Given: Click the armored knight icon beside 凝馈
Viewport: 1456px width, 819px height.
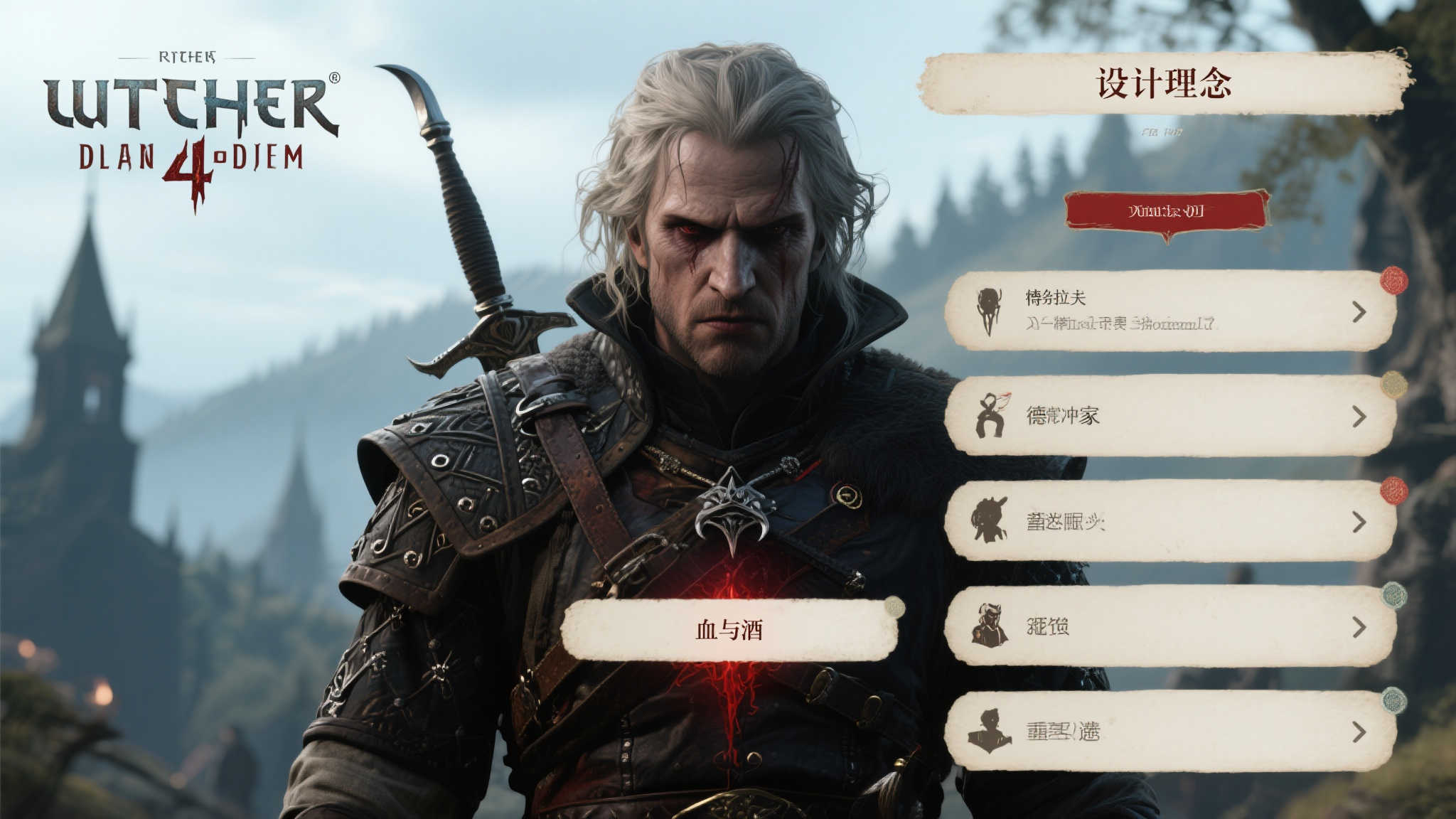Looking at the screenshot, I should tap(988, 626).
